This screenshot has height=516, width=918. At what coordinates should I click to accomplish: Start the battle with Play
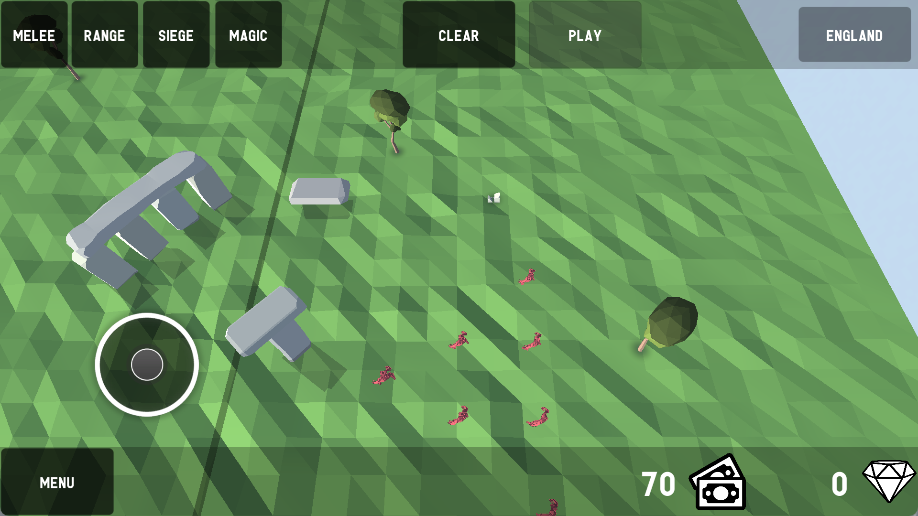click(x=585, y=35)
